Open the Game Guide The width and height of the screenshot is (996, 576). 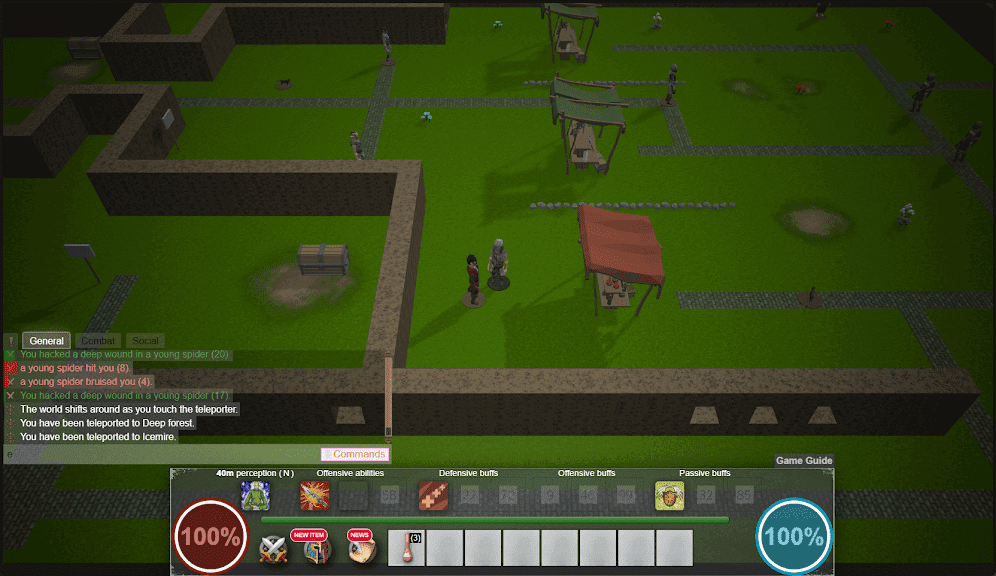[804, 461]
